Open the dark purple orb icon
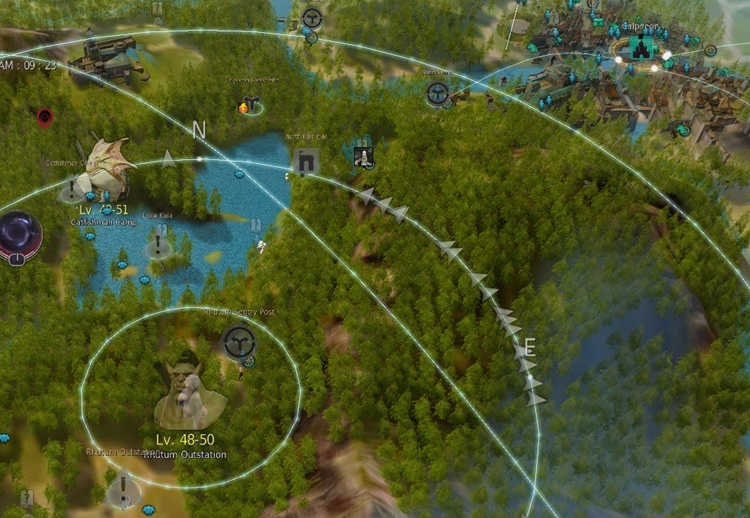This screenshot has width=750, height=518. (17, 238)
